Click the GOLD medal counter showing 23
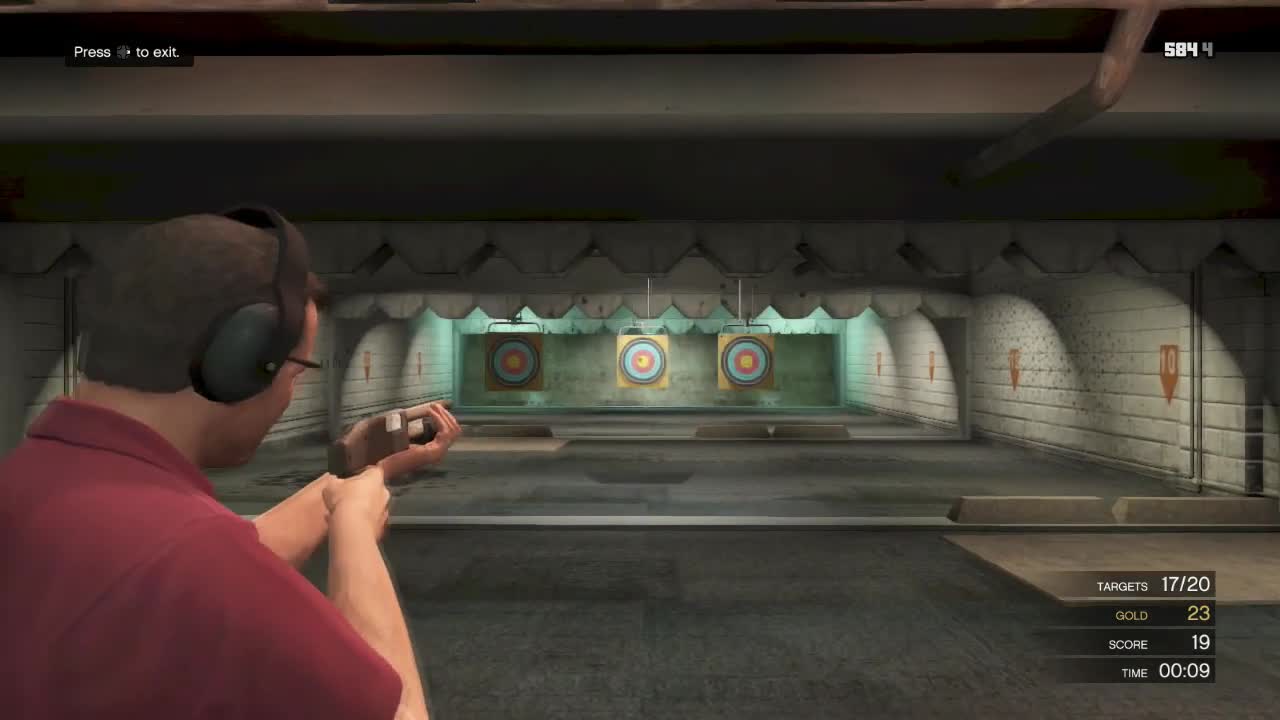This screenshot has width=1280, height=720. pos(1164,615)
